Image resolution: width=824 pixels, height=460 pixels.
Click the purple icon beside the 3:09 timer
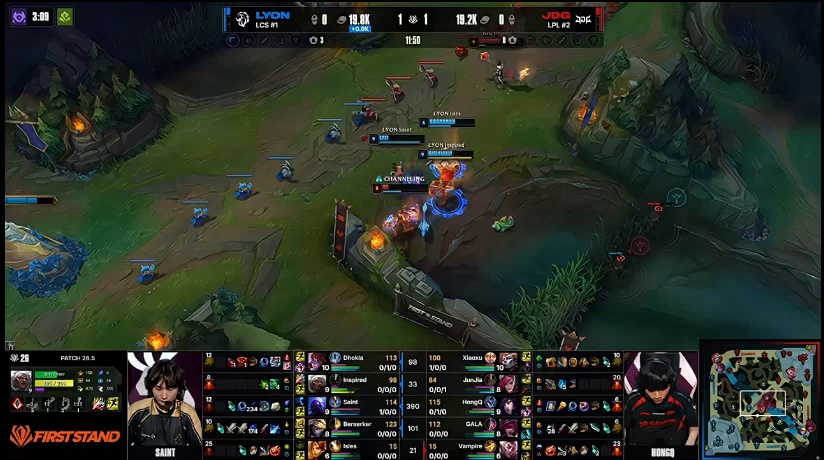[x=18, y=16]
